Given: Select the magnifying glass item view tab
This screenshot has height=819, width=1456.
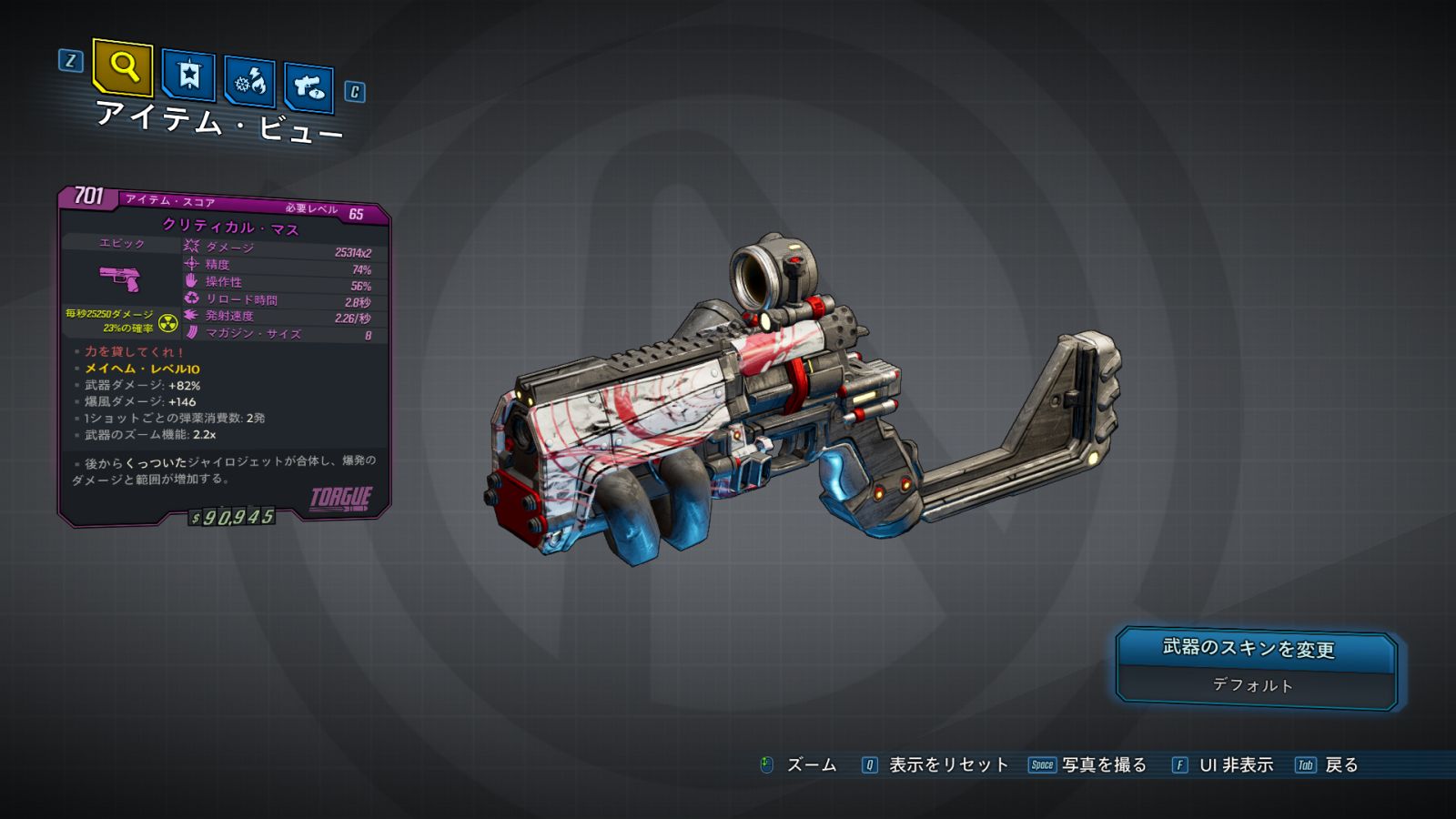Looking at the screenshot, I should [123, 66].
